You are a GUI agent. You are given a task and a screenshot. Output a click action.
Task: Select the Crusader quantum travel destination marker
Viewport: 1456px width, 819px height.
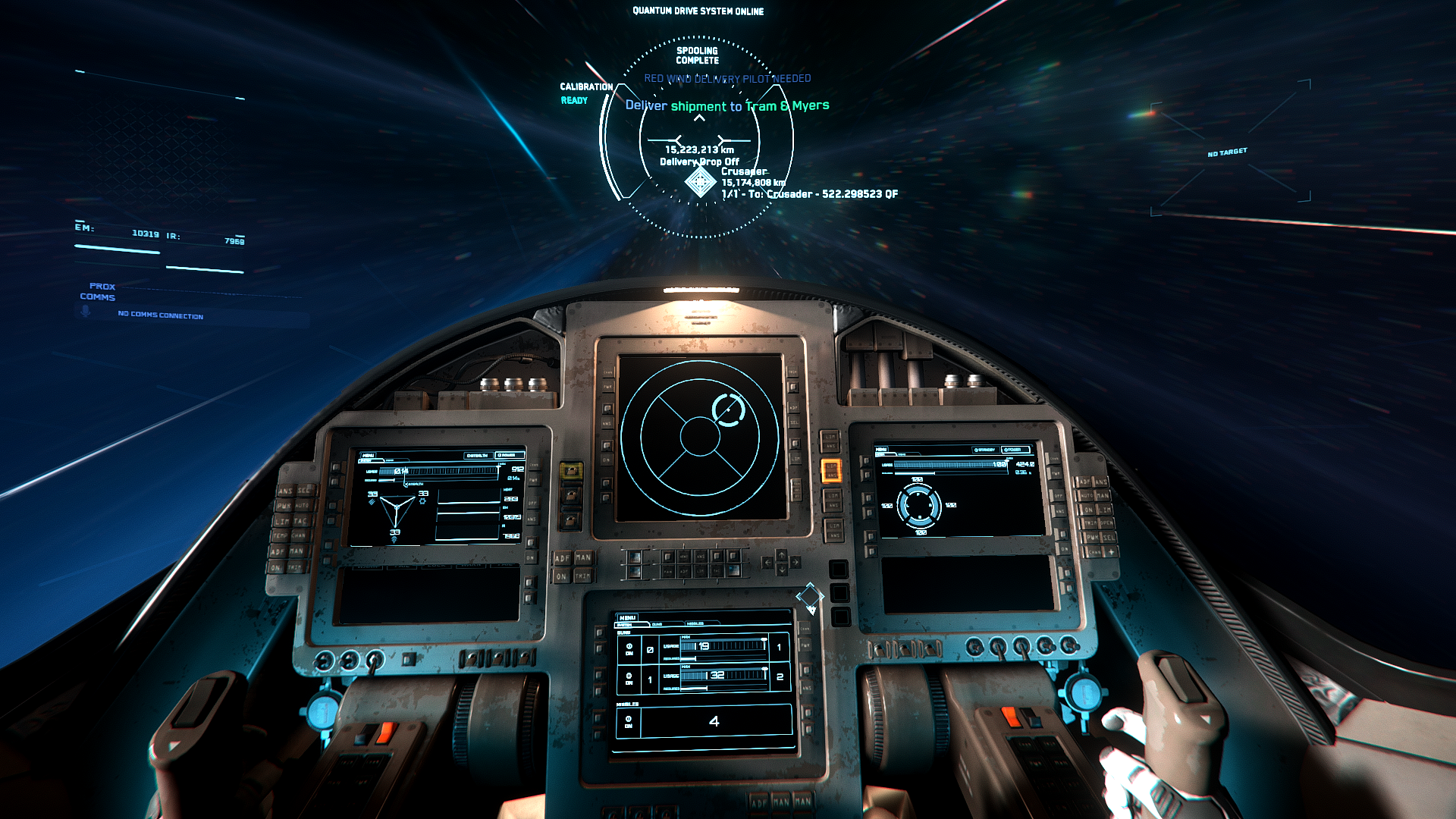point(700,182)
